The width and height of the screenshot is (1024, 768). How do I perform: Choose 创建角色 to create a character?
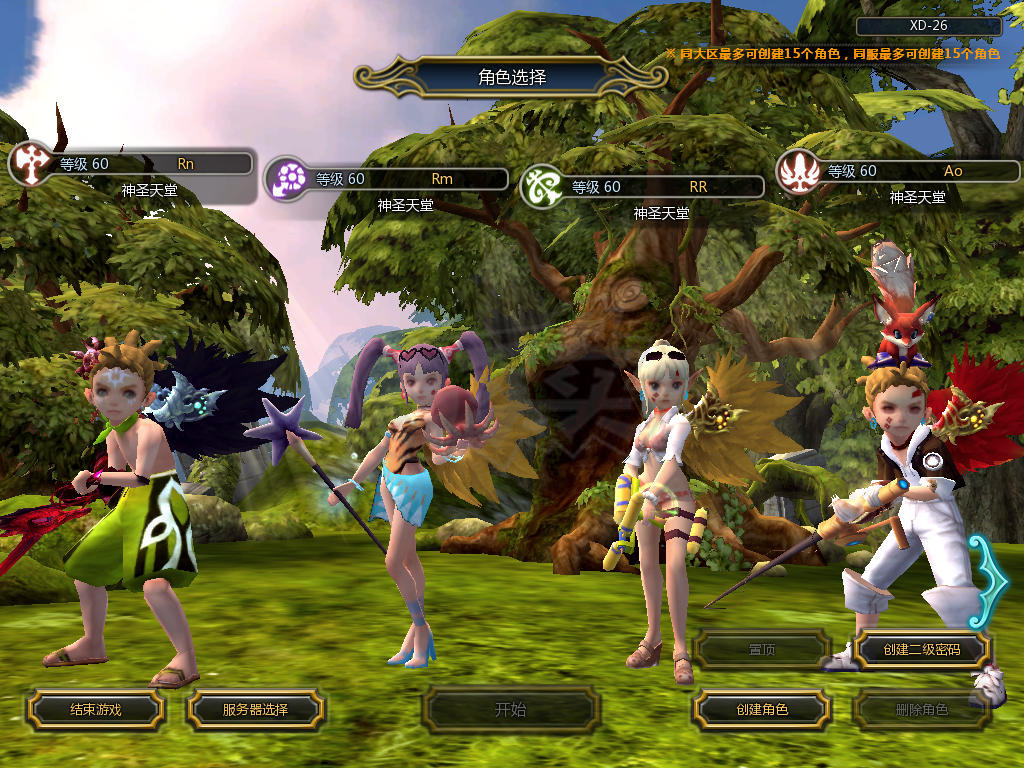pyautogui.click(x=762, y=710)
